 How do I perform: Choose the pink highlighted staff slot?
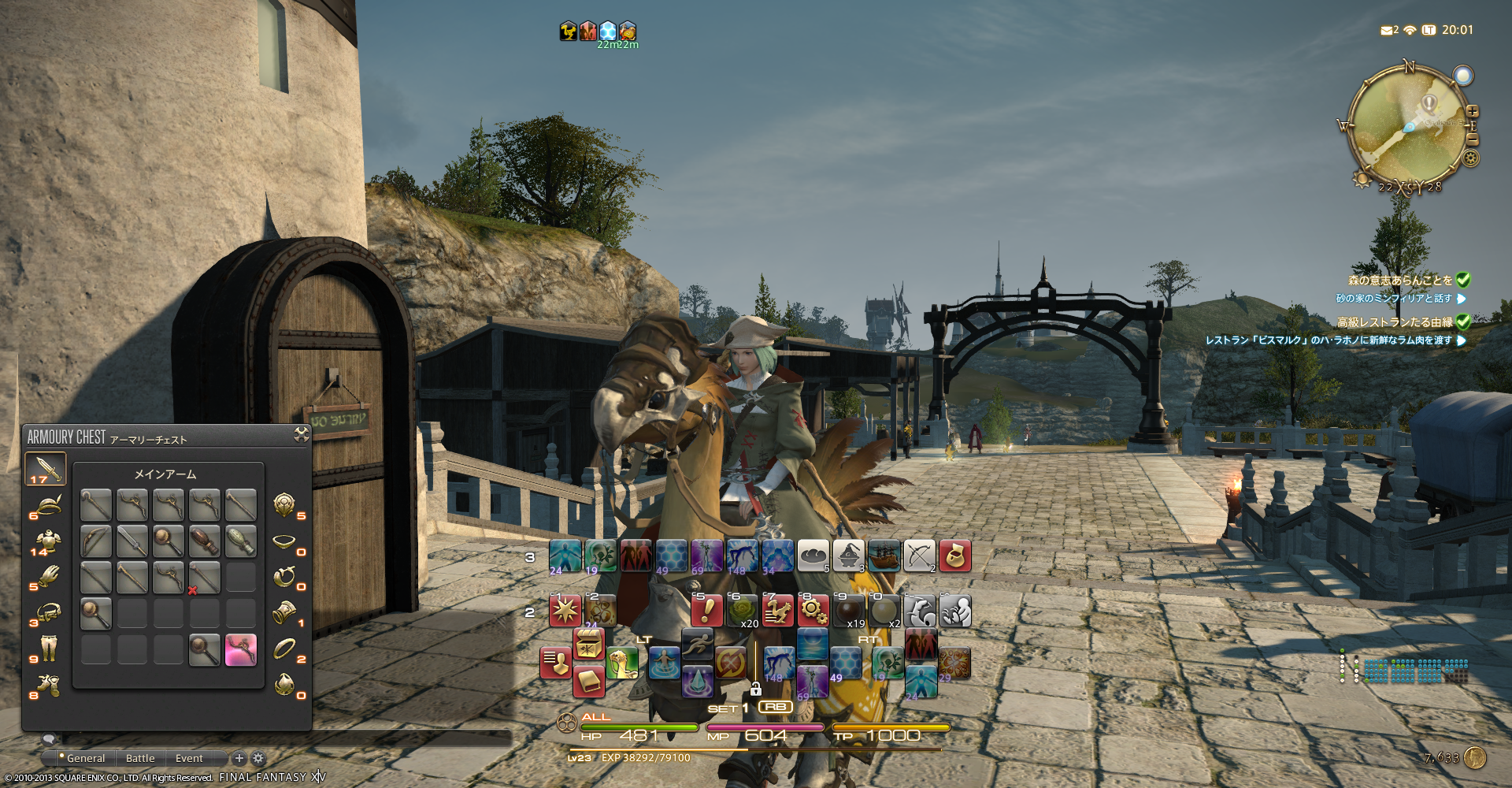241,650
